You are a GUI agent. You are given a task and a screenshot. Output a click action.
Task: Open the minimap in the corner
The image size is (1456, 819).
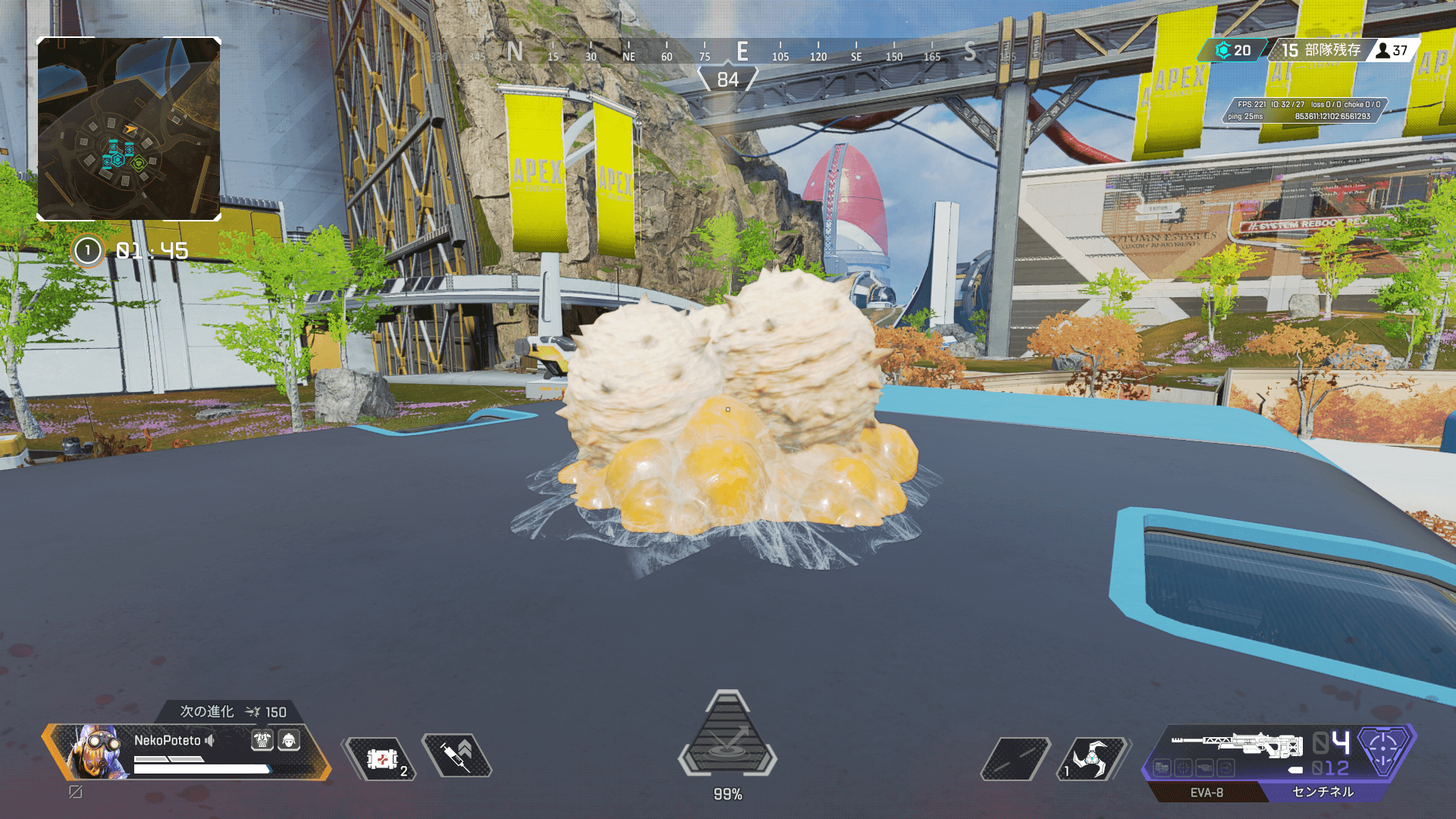(129, 129)
